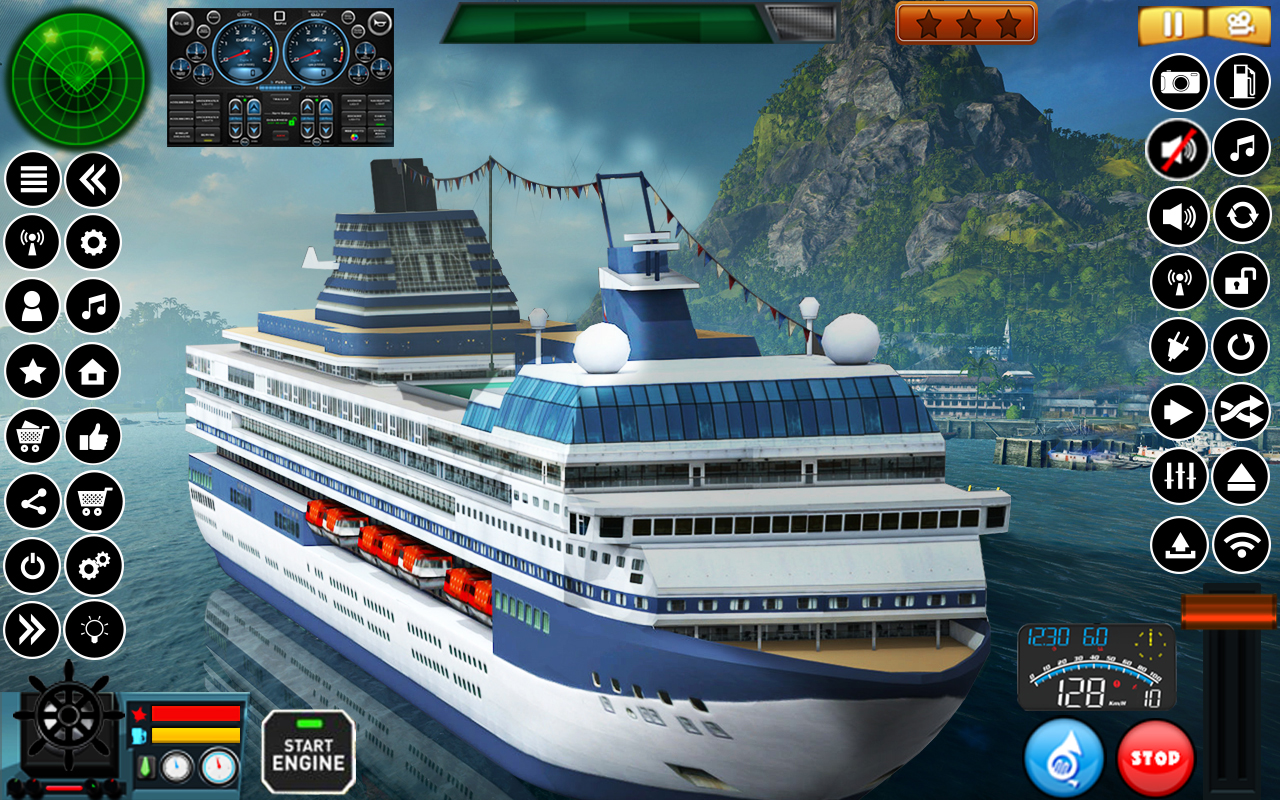Collapse menu using the rewind chevrons
This screenshot has height=800, width=1280.
tap(92, 177)
